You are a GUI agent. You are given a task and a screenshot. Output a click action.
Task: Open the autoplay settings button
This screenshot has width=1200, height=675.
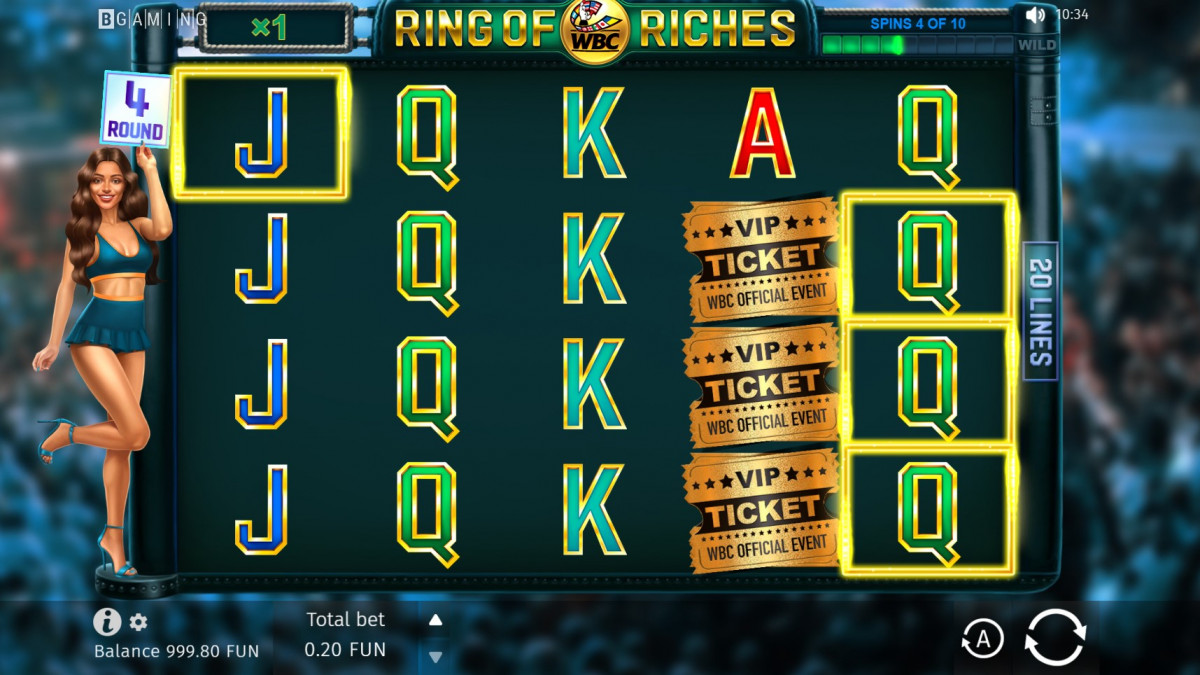click(982, 639)
